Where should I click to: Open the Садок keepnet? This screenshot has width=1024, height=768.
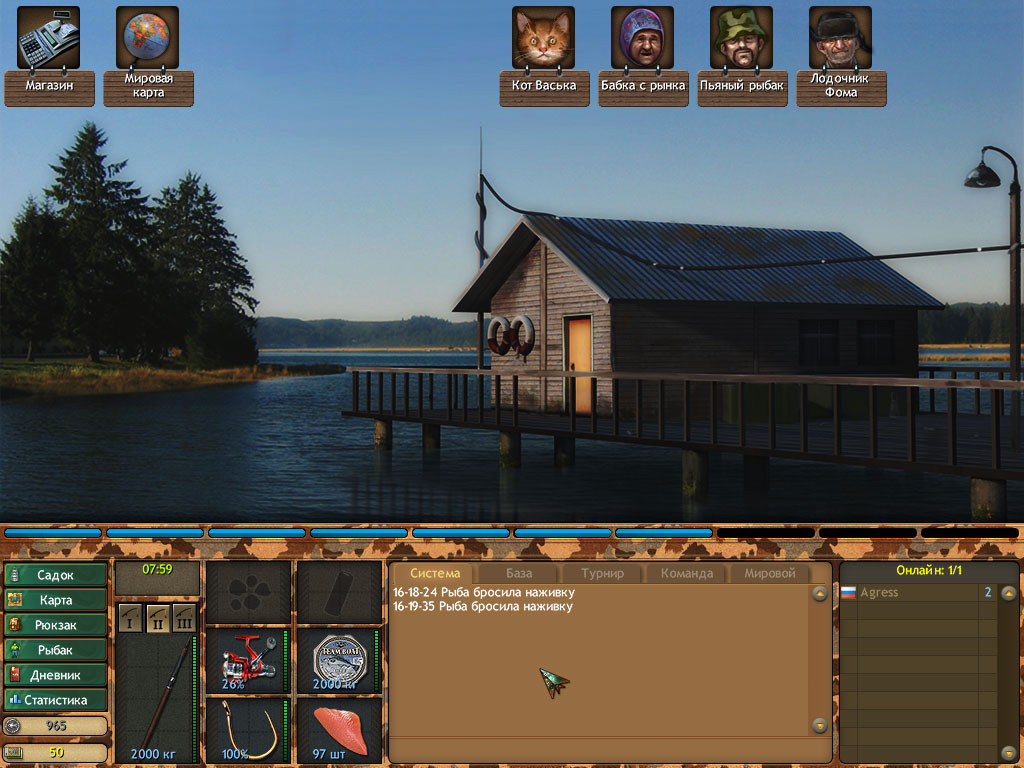pyautogui.click(x=56, y=575)
